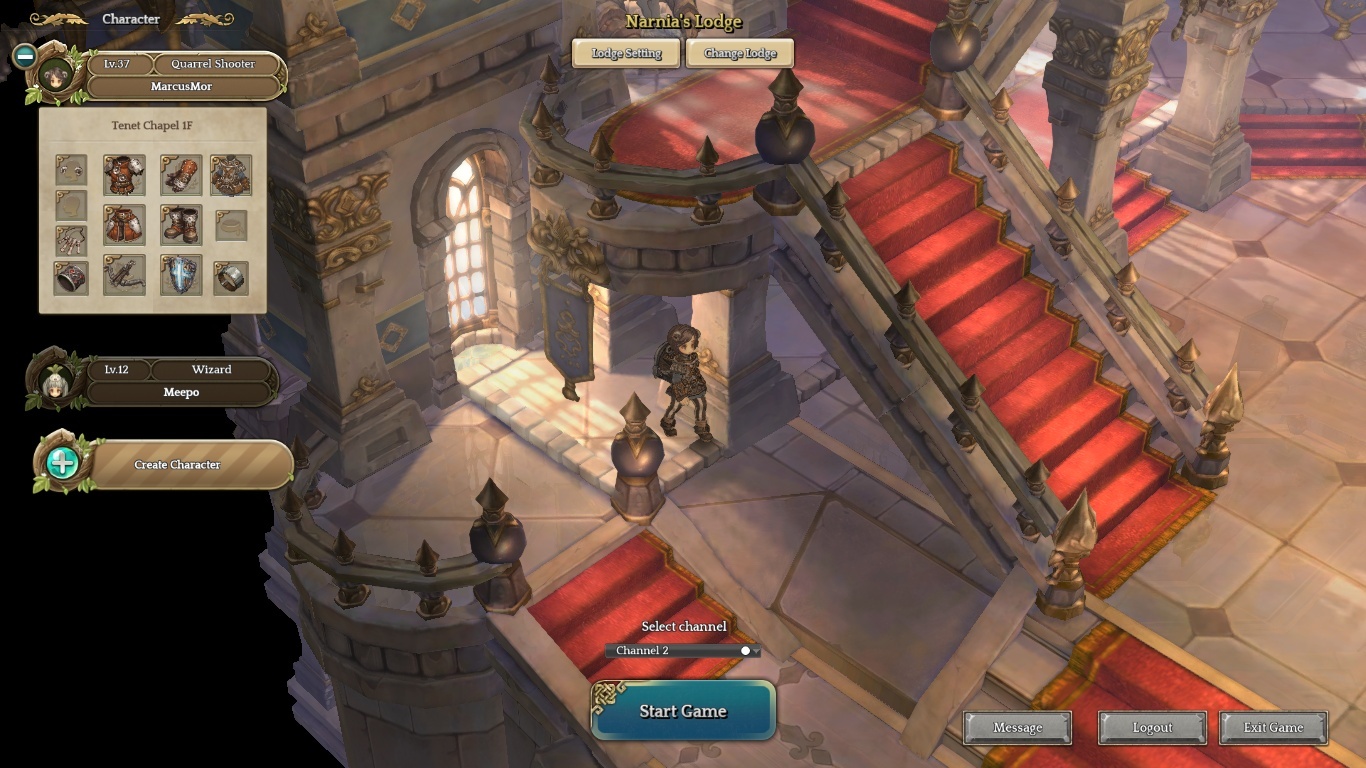Select the crossbow weapon slot

[x=124, y=276]
